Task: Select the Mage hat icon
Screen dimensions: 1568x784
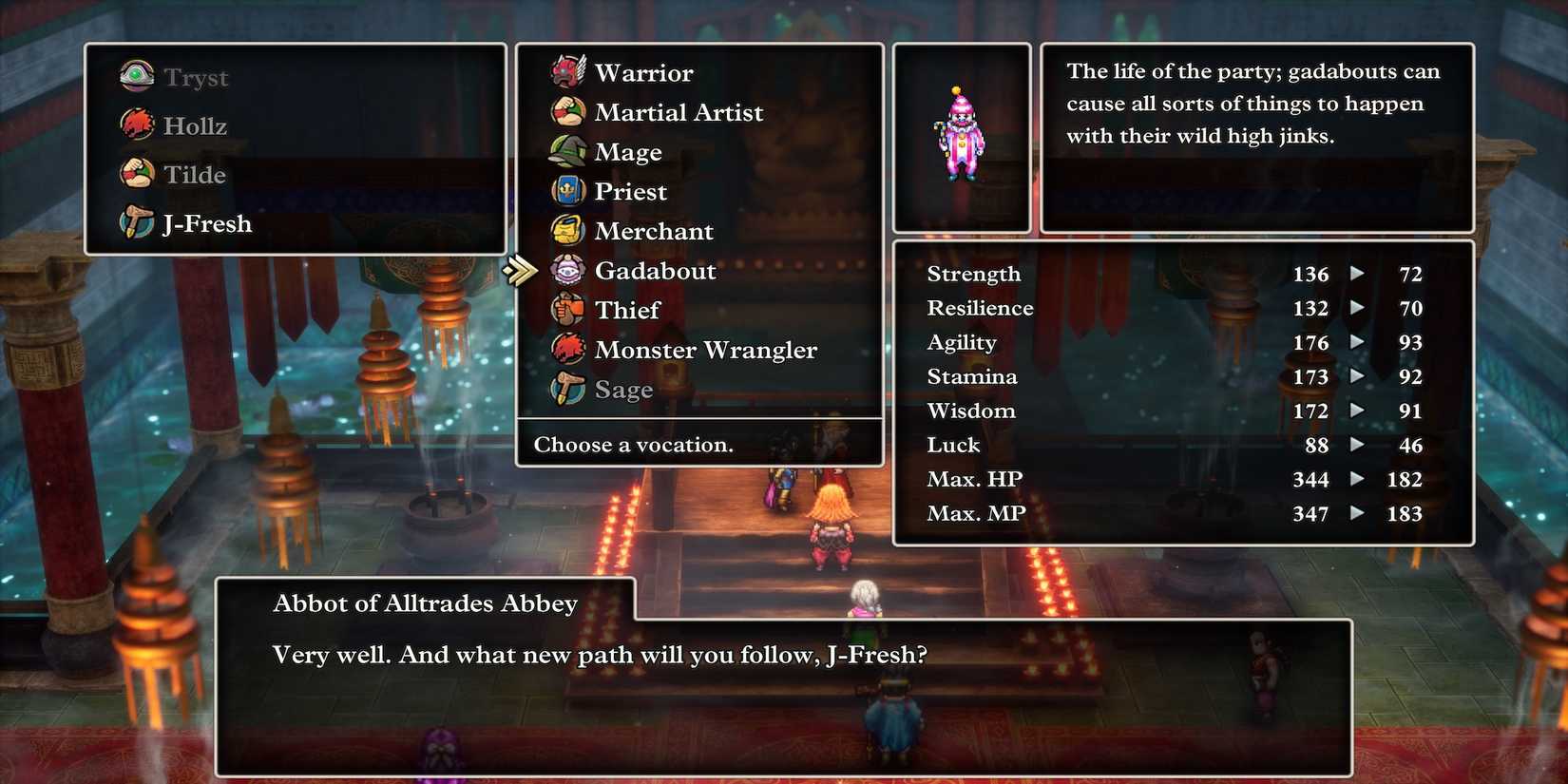Action: pos(568,151)
